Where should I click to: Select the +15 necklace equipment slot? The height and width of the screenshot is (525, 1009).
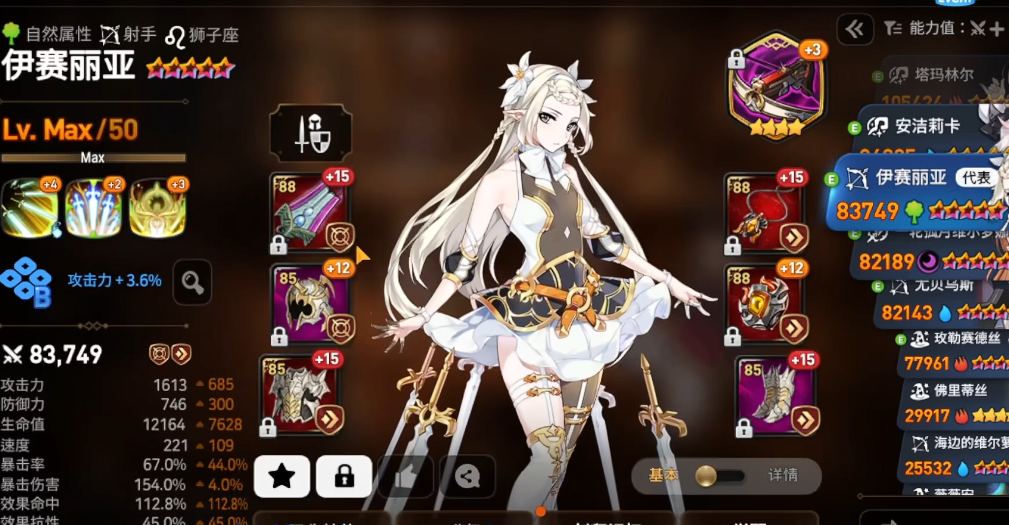click(765, 215)
